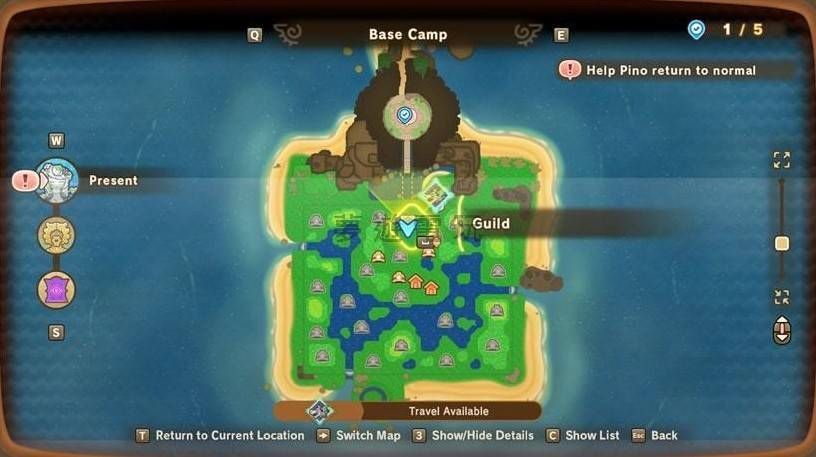Click the Switch Map option
Image resolution: width=816 pixels, height=457 pixels.
pyautogui.click(x=367, y=435)
